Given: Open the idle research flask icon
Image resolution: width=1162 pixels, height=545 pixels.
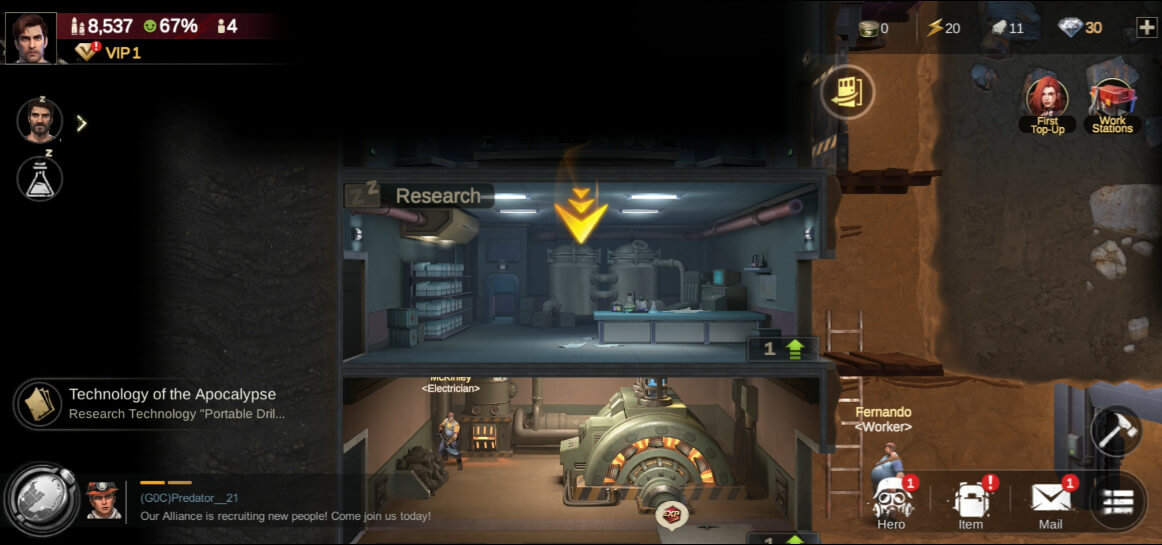Looking at the screenshot, I should [x=40, y=178].
